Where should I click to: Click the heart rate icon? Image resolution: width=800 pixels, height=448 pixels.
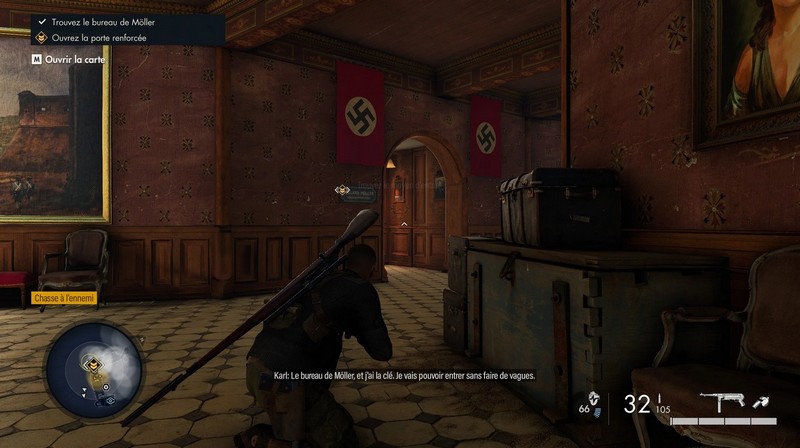[594, 397]
